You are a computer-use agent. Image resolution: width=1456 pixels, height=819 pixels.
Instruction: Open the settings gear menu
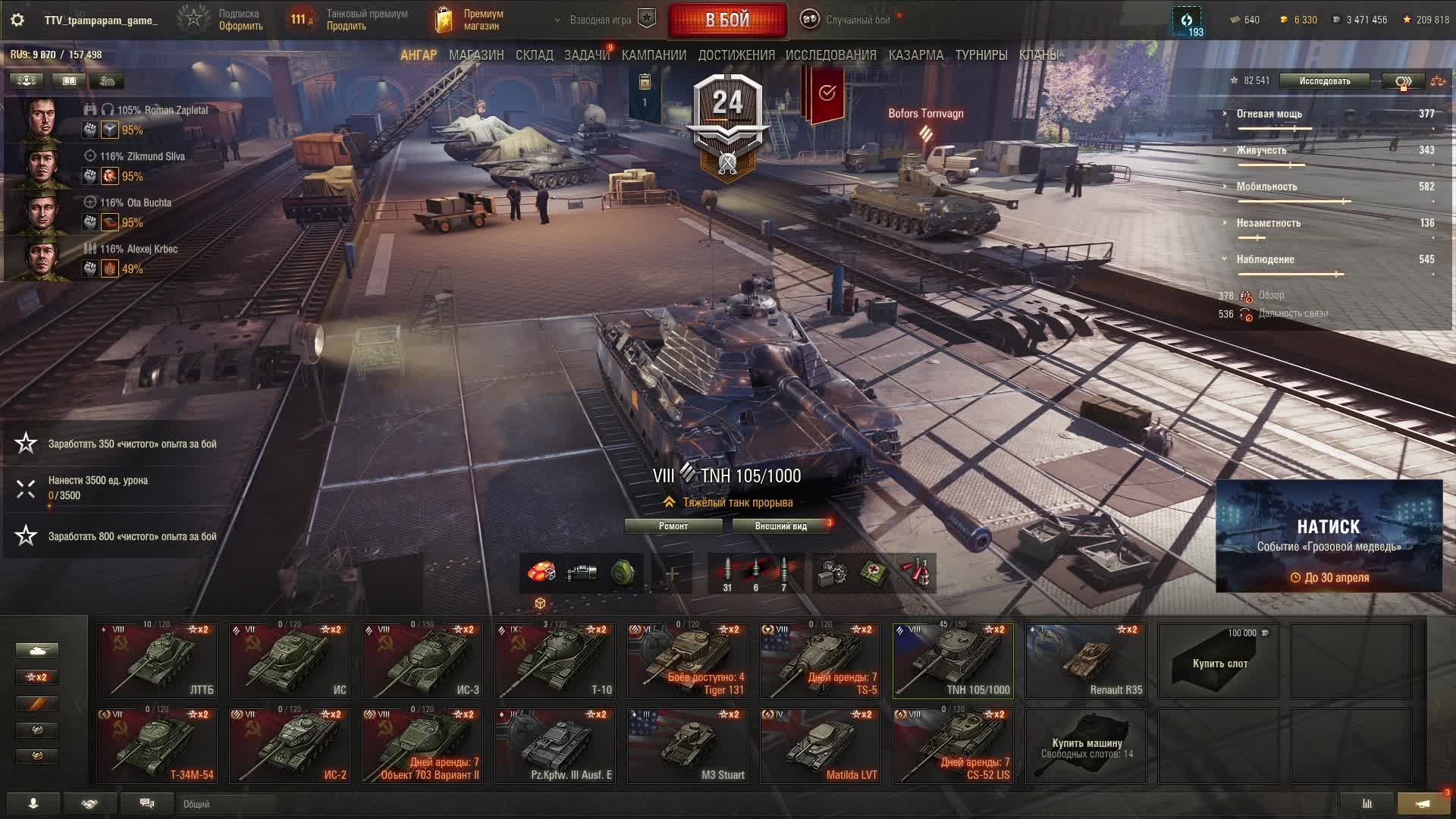[17, 20]
